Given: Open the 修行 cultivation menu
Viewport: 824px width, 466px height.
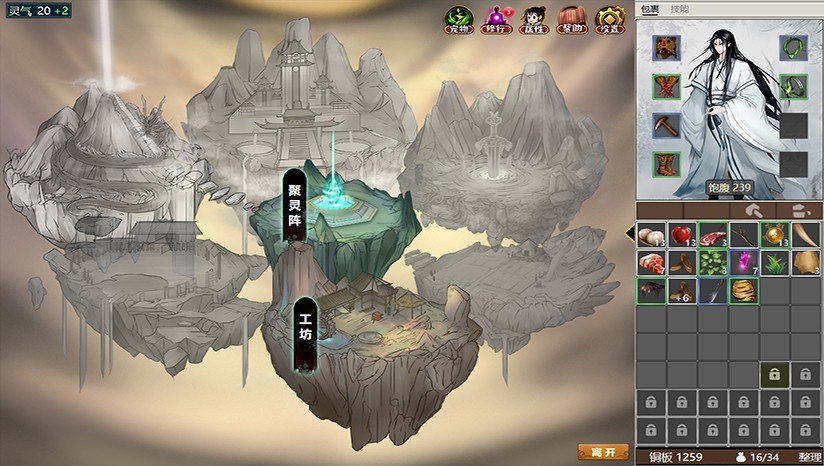Looking at the screenshot, I should [x=496, y=20].
